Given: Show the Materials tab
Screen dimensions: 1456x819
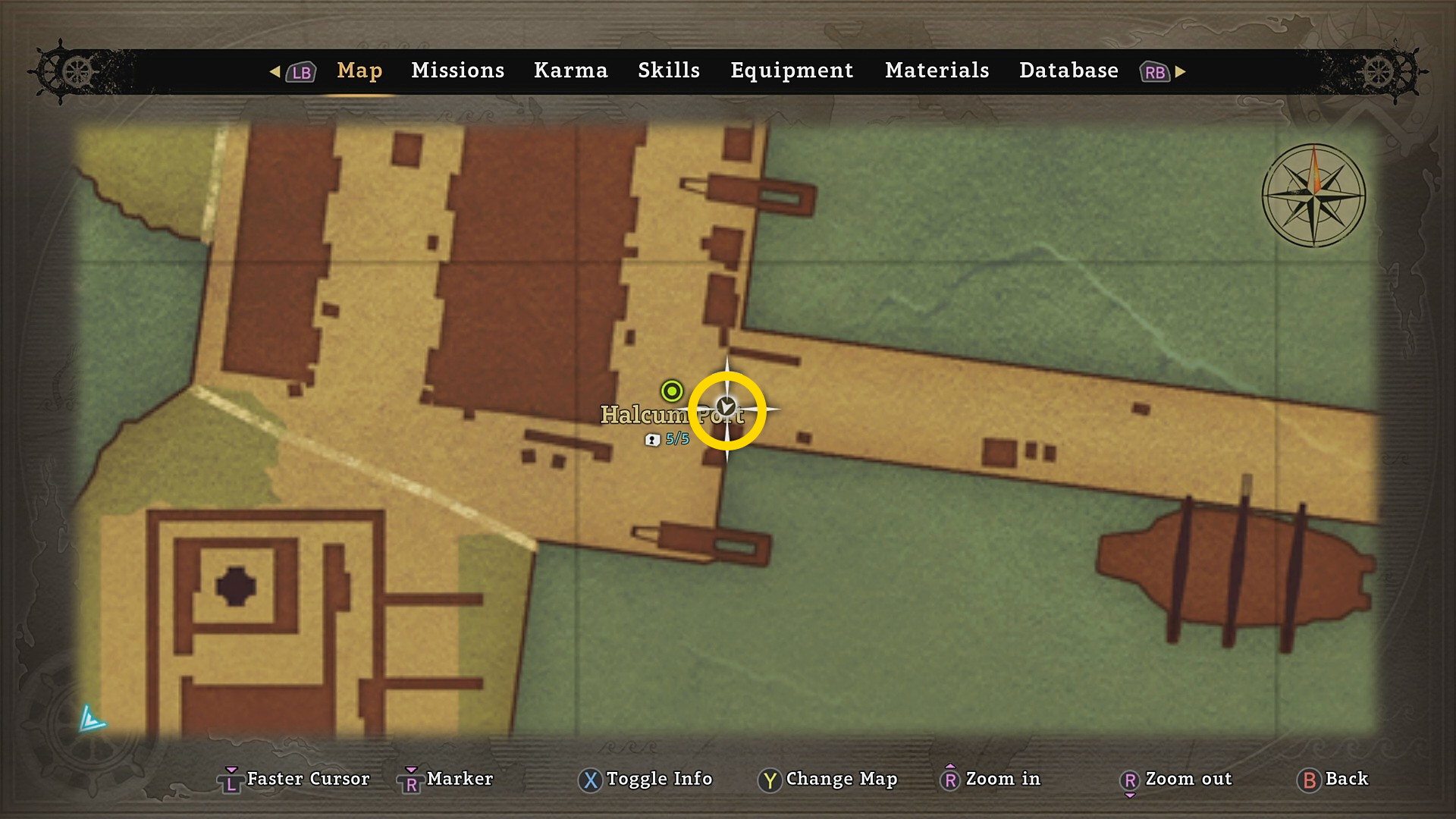Looking at the screenshot, I should point(937,71).
